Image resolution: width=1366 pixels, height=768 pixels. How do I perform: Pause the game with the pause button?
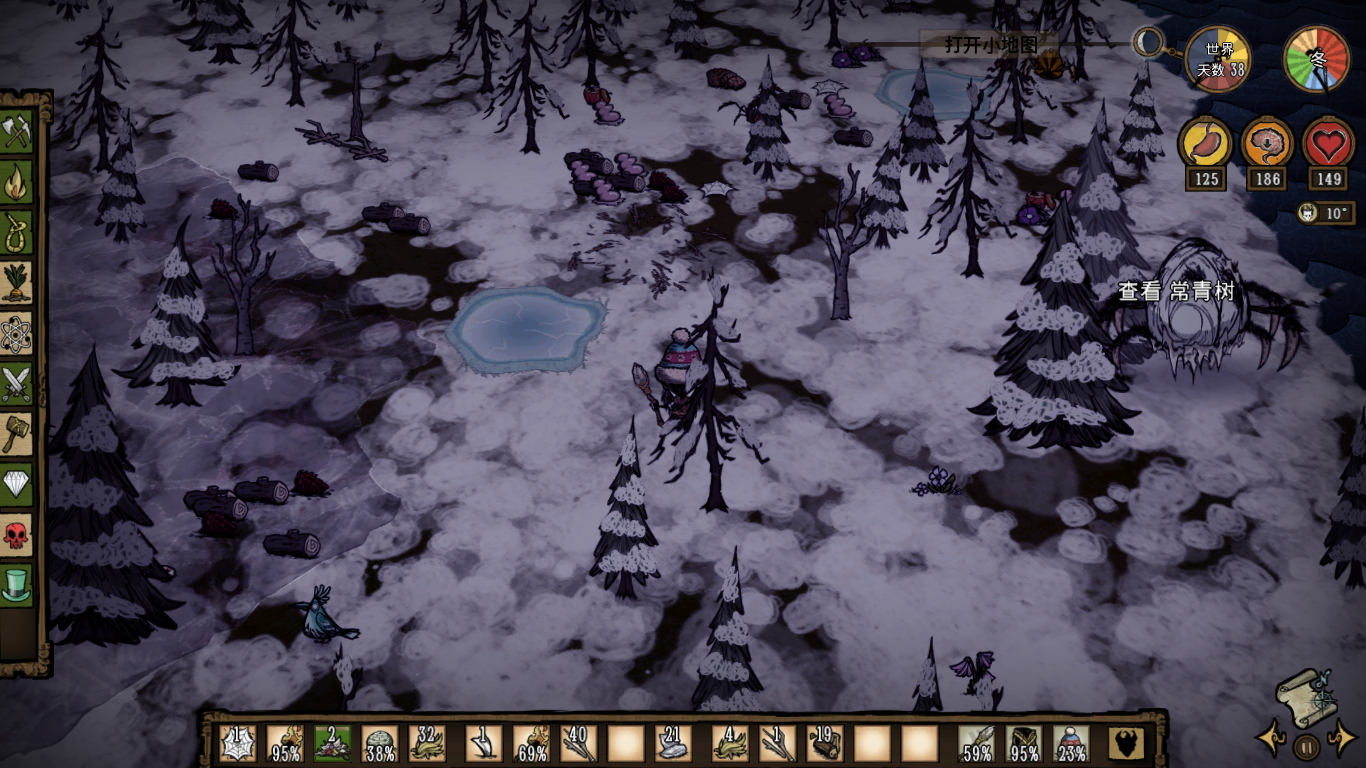click(1306, 746)
